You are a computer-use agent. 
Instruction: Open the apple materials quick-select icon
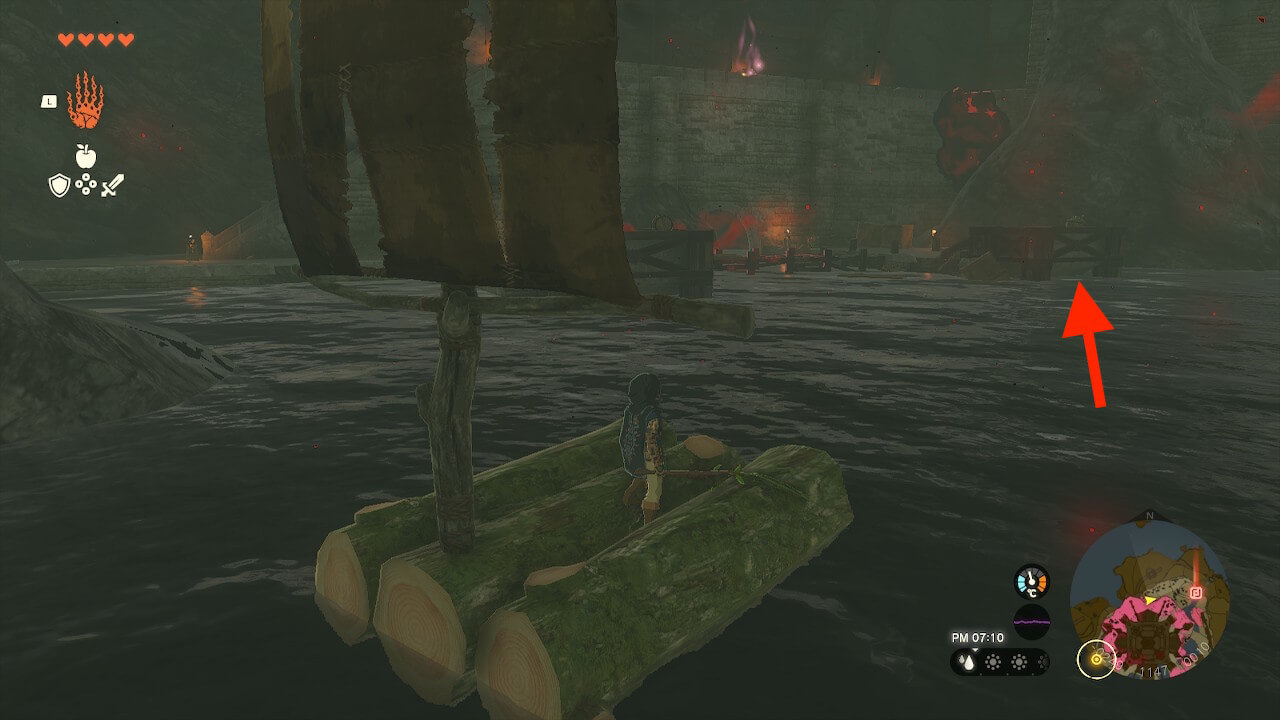point(85,156)
